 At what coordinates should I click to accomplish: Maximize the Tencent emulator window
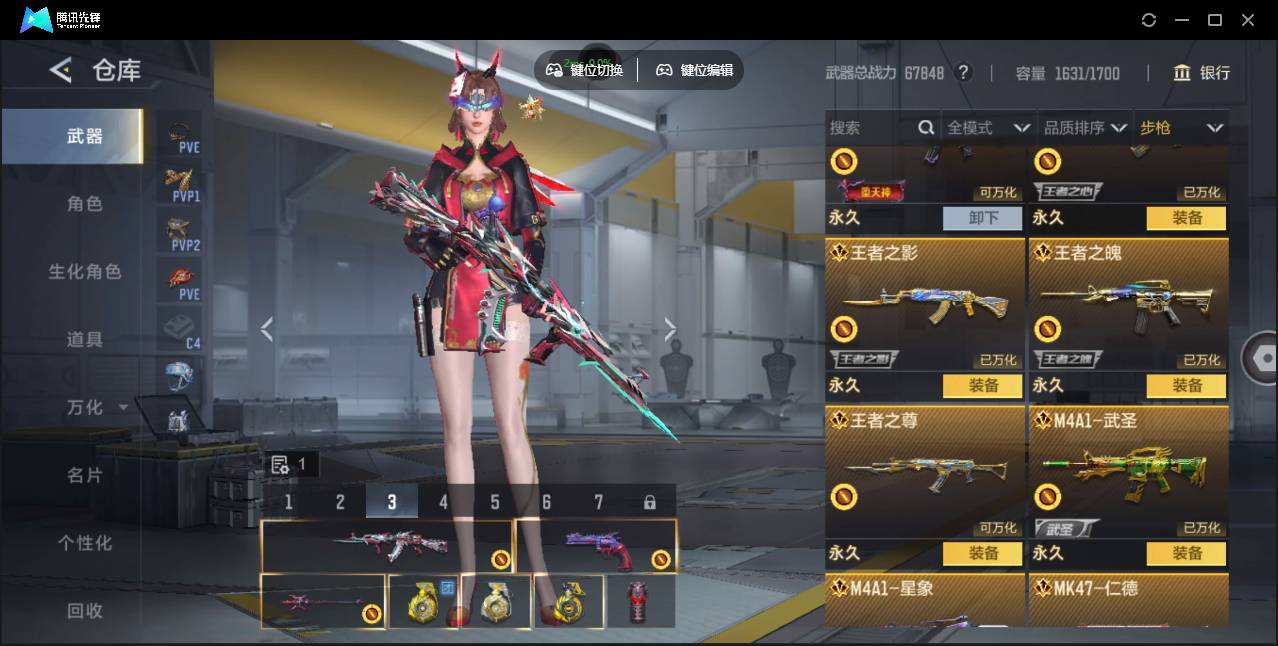pos(1215,20)
